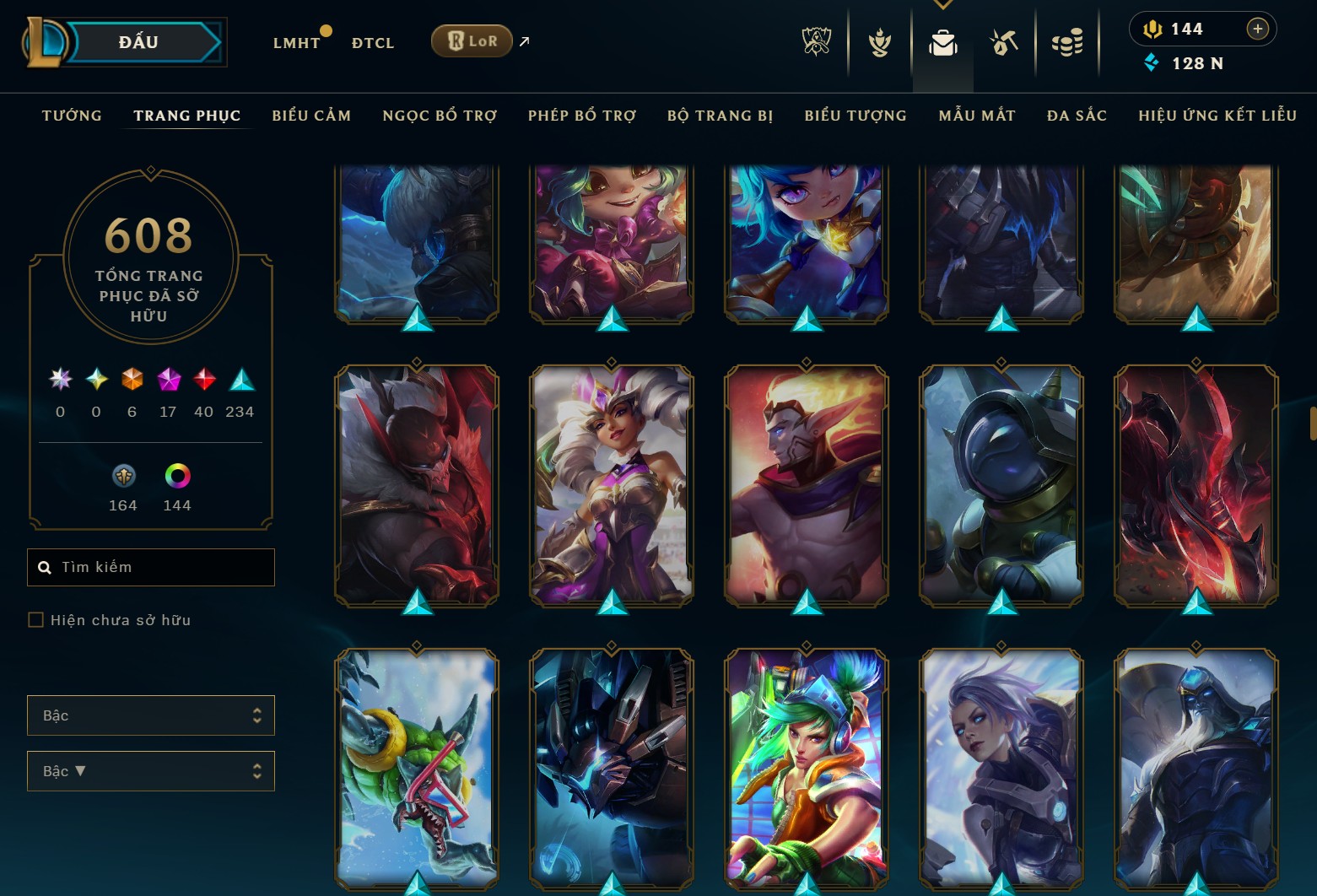Viewport: 1317px width, 896px height.
Task: Switch to the TƯỚNG tab
Action: [72, 116]
